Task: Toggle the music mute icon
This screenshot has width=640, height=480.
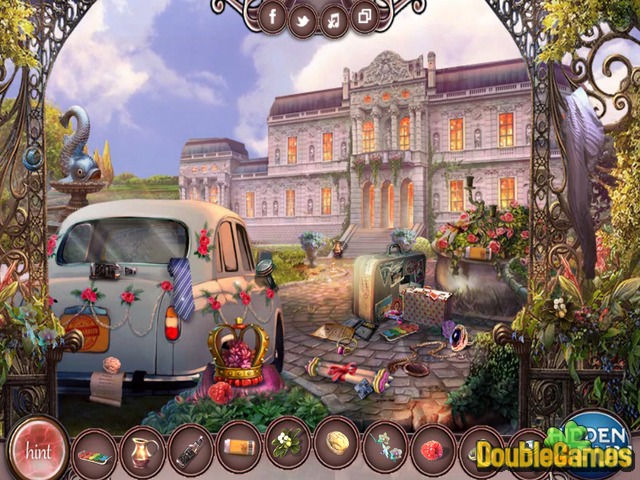Action: 333,17
